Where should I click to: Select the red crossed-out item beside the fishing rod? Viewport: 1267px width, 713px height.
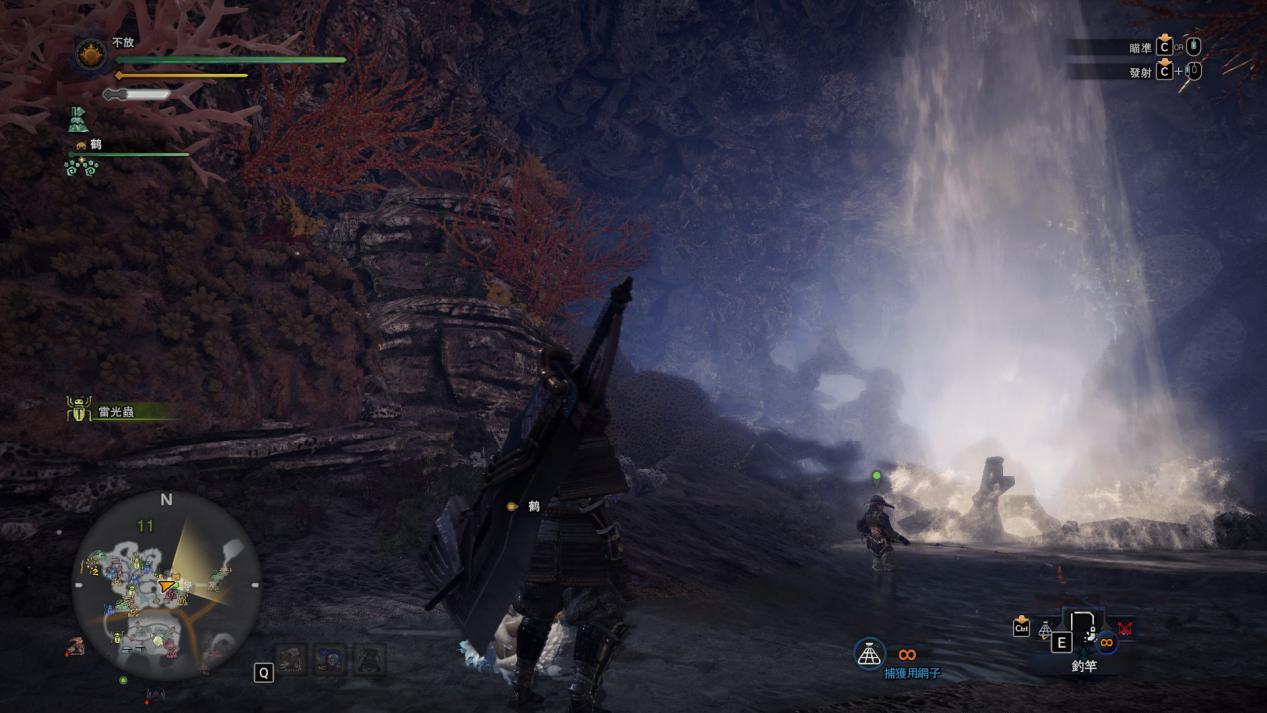[1124, 629]
